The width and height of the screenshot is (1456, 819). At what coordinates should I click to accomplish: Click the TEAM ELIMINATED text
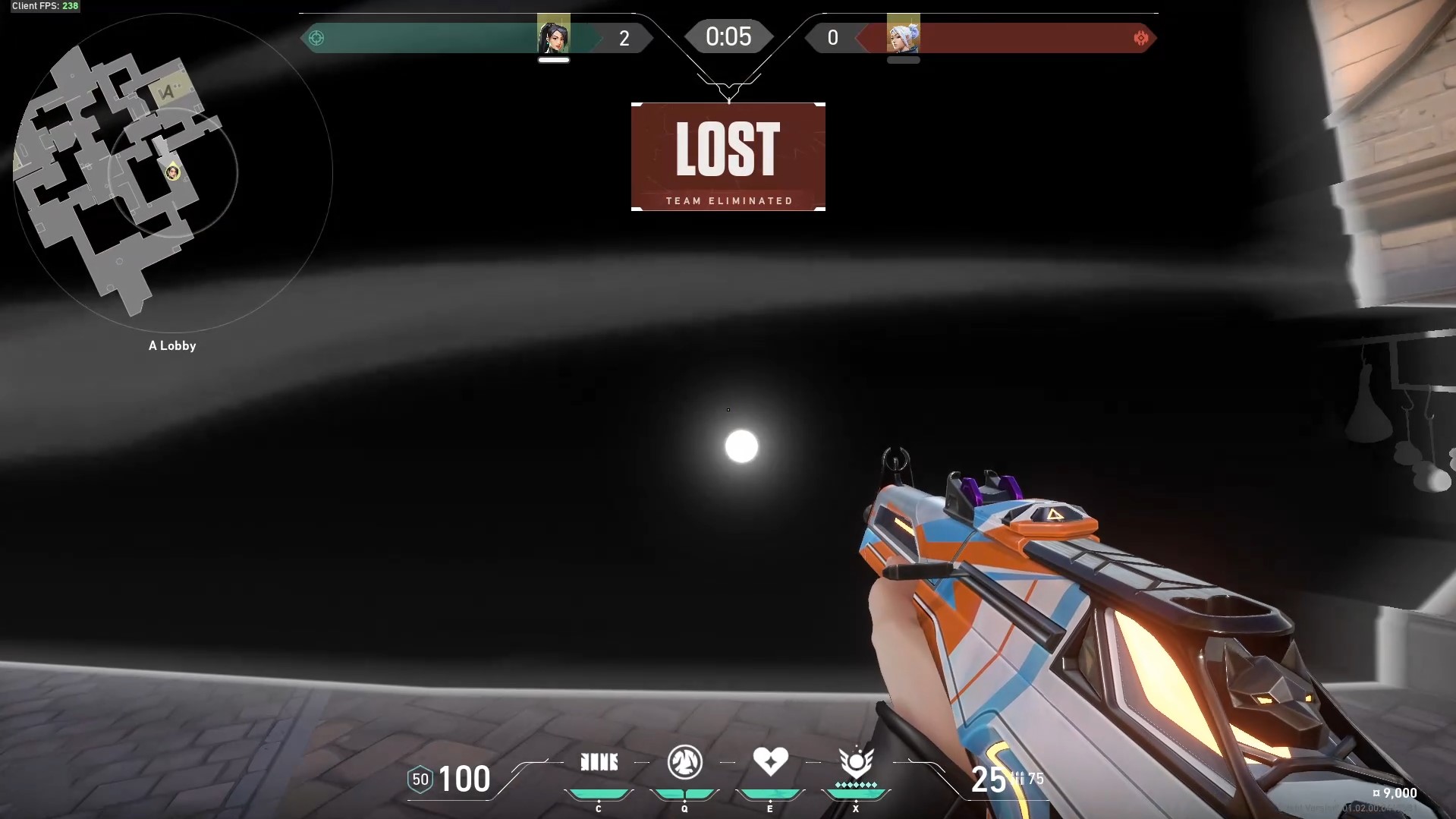pyautogui.click(x=728, y=200)
